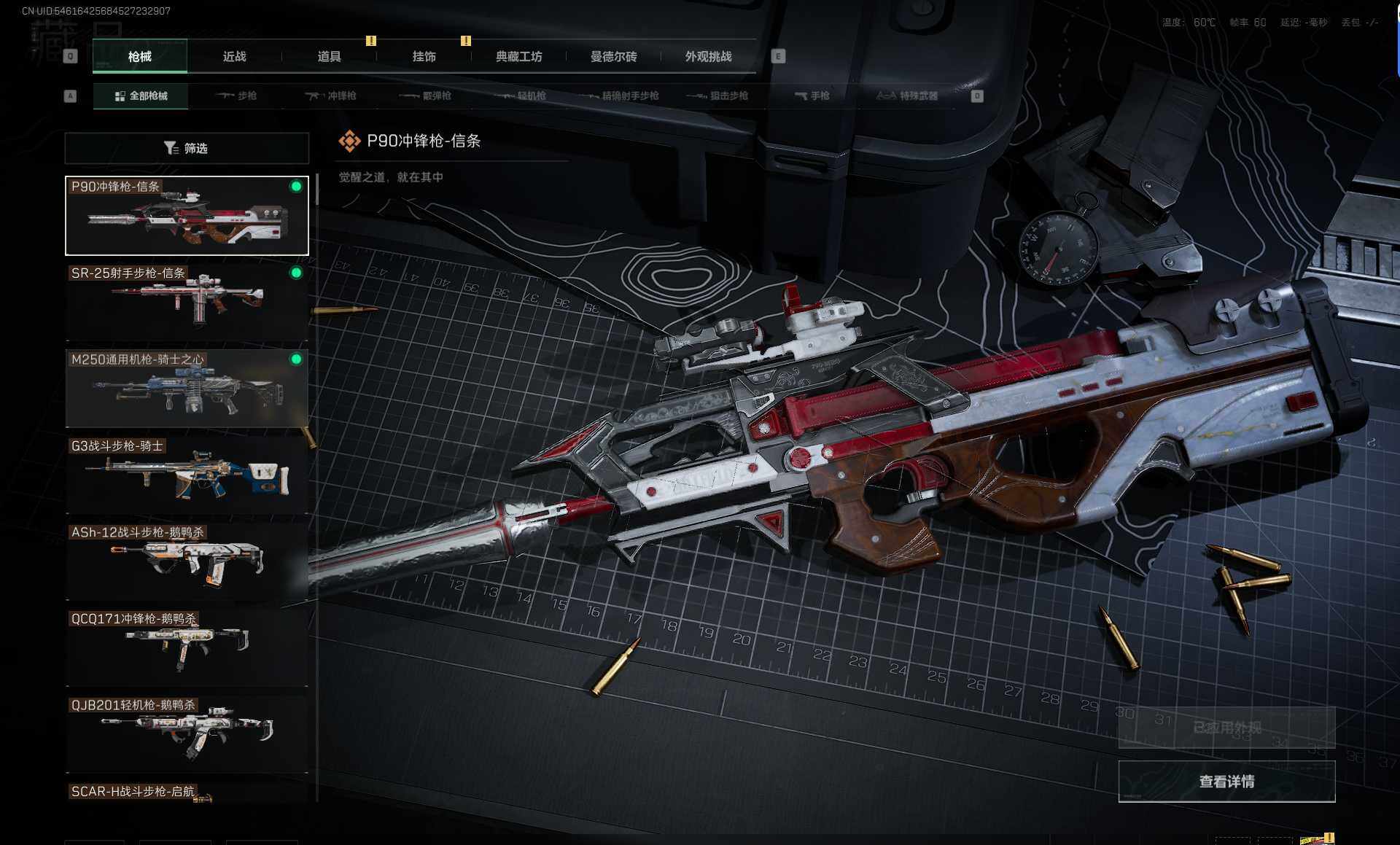
Task: Open the 筛选 filter button
Action: click(187, 148)
